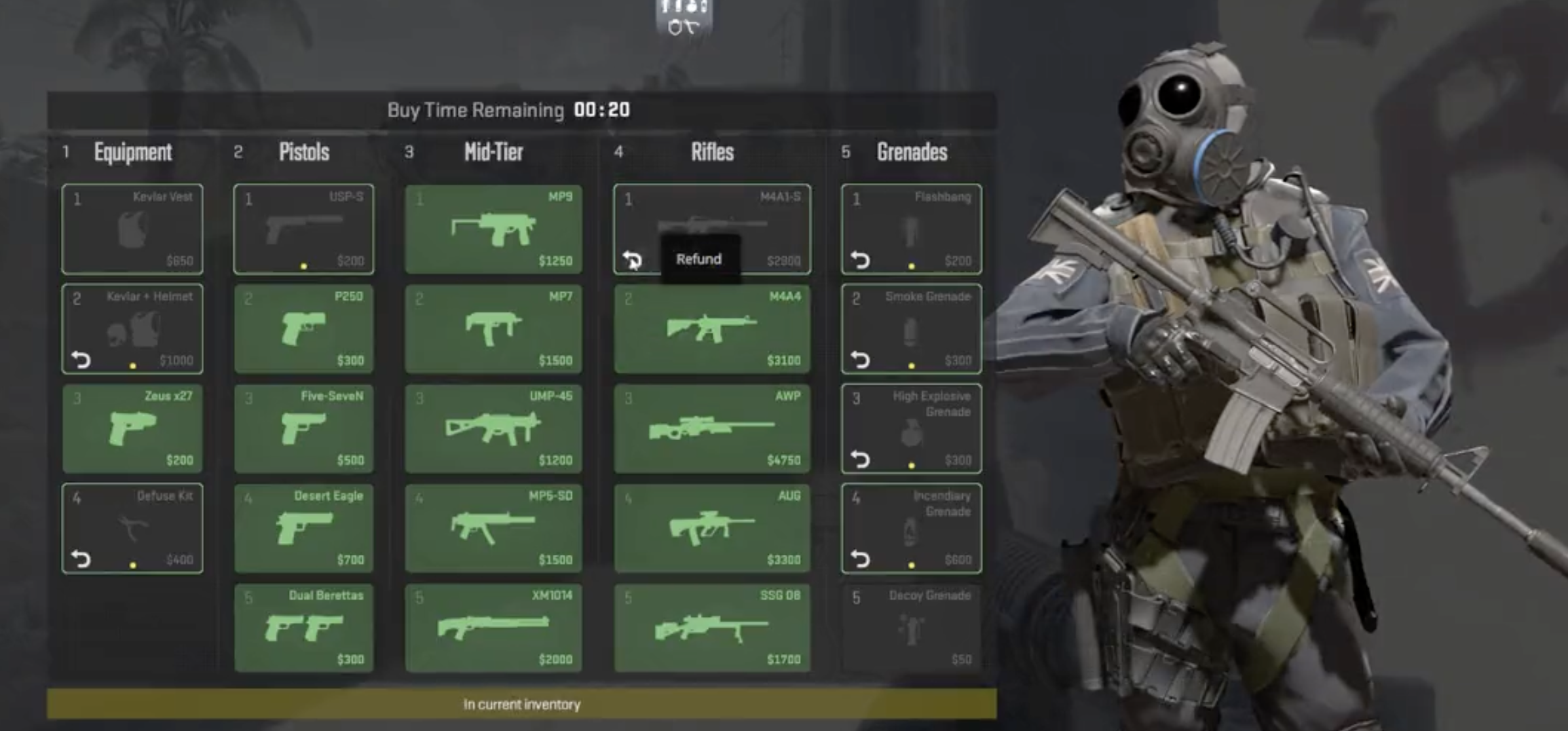Select the UMP-45
The image size is (1568, 731).
493,429
